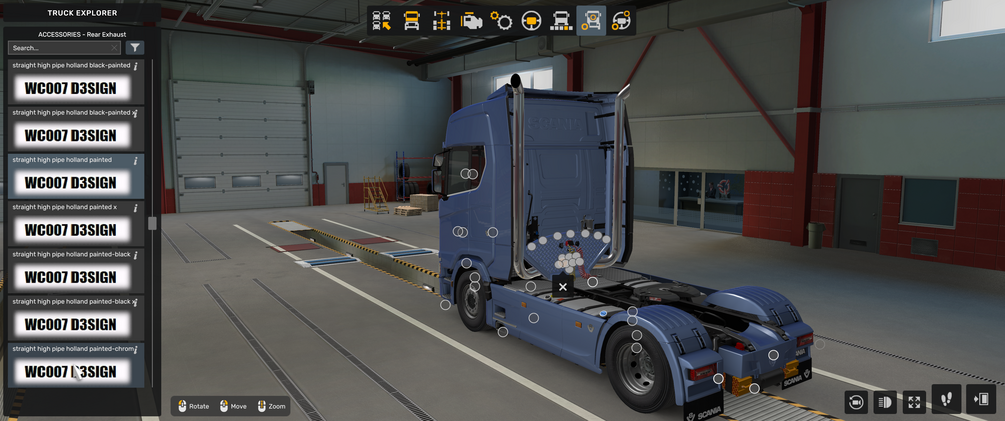Toggle fullscreen view with expand arrows icon
Screen dimensions: 1005x421
(x=914, y=402)
